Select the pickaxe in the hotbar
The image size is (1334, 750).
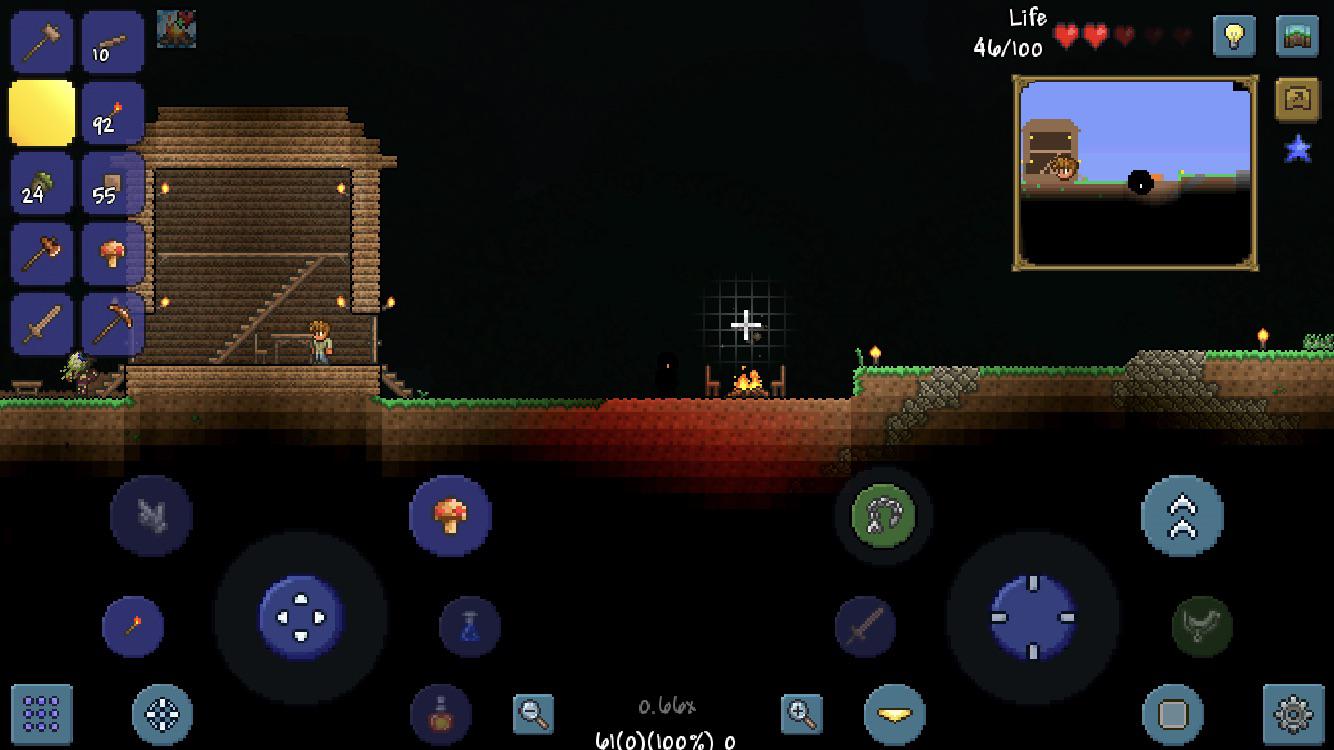pos(113,325)
